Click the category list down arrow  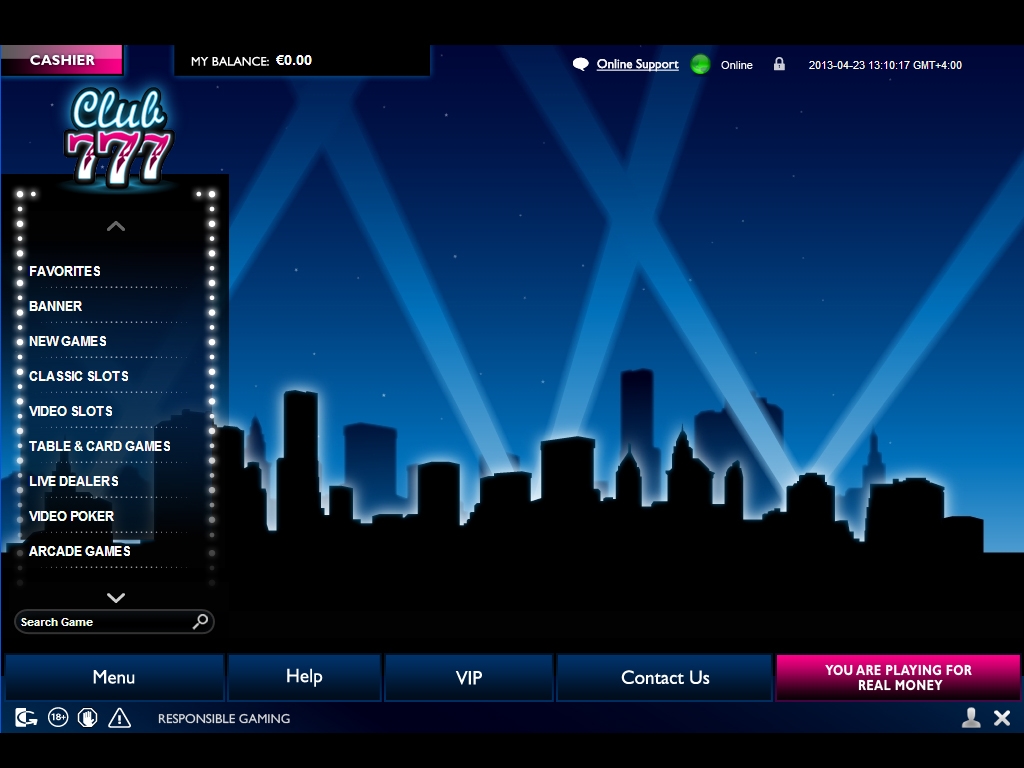coord(116,598)
